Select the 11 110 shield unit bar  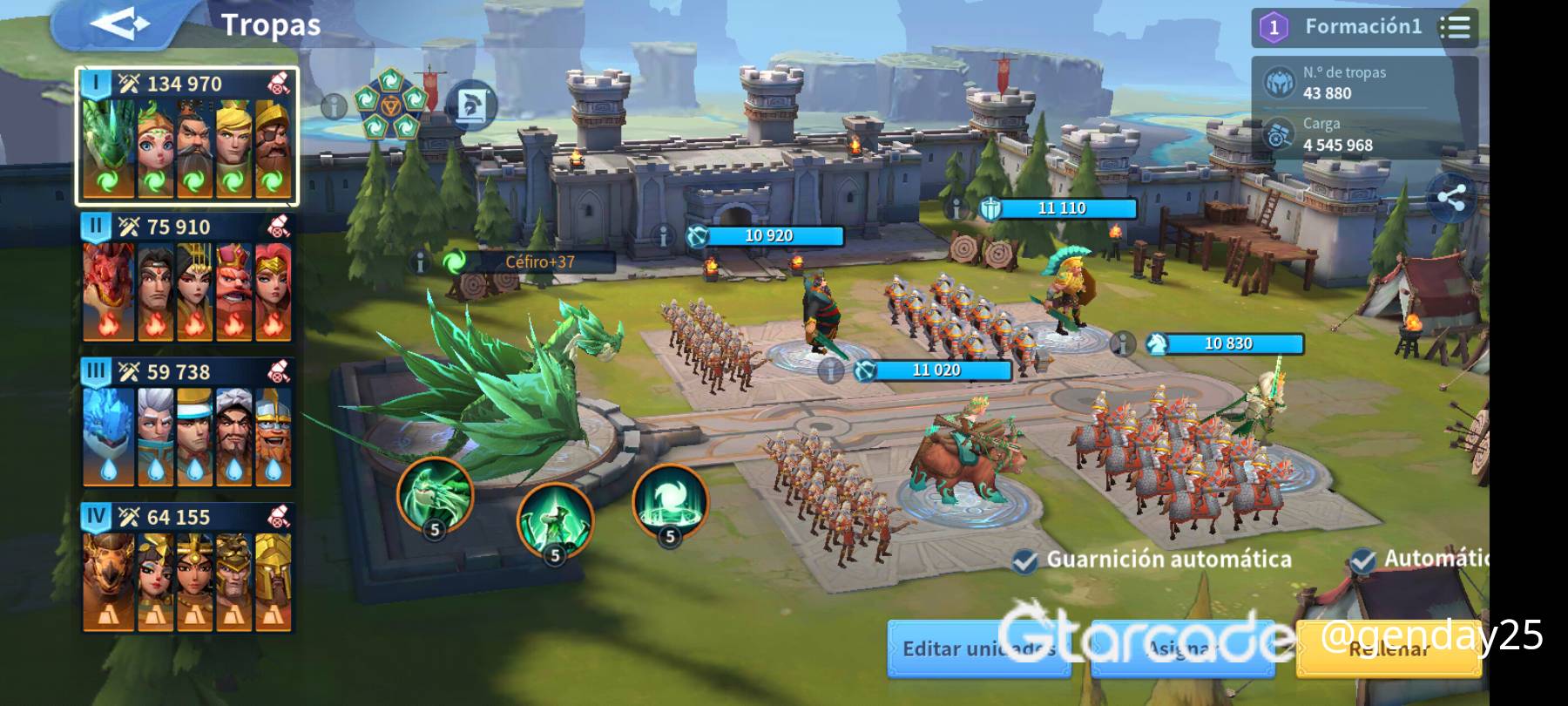[1060, 208]
